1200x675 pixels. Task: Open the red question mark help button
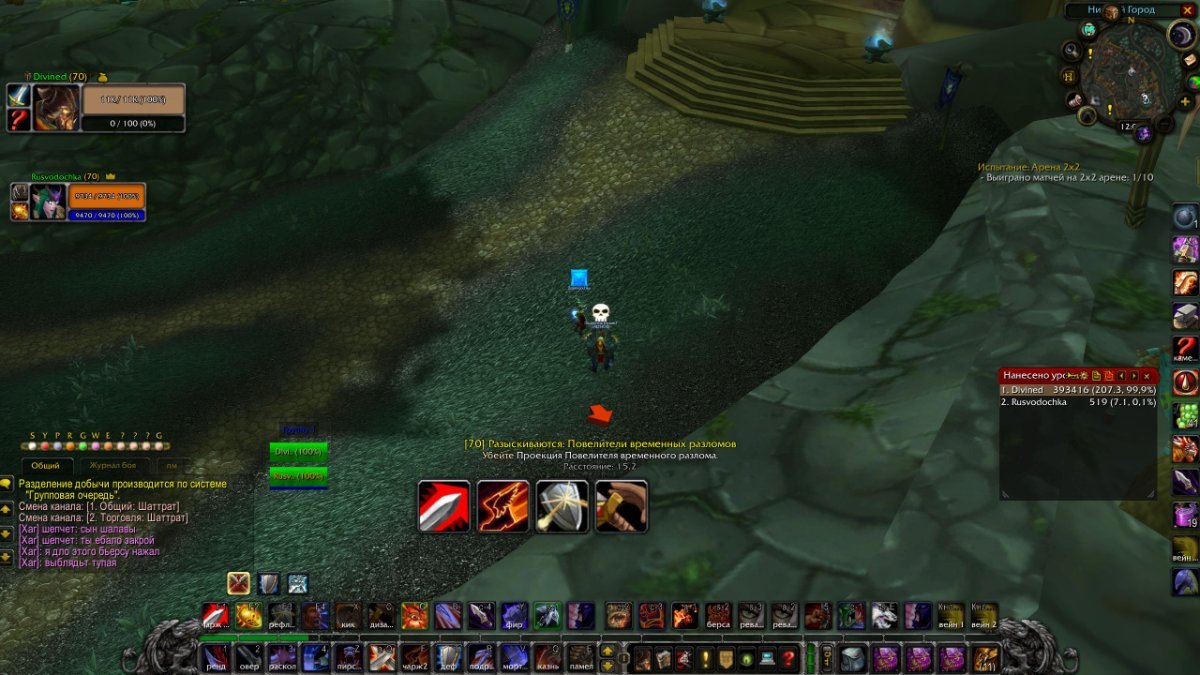point(789,659)
